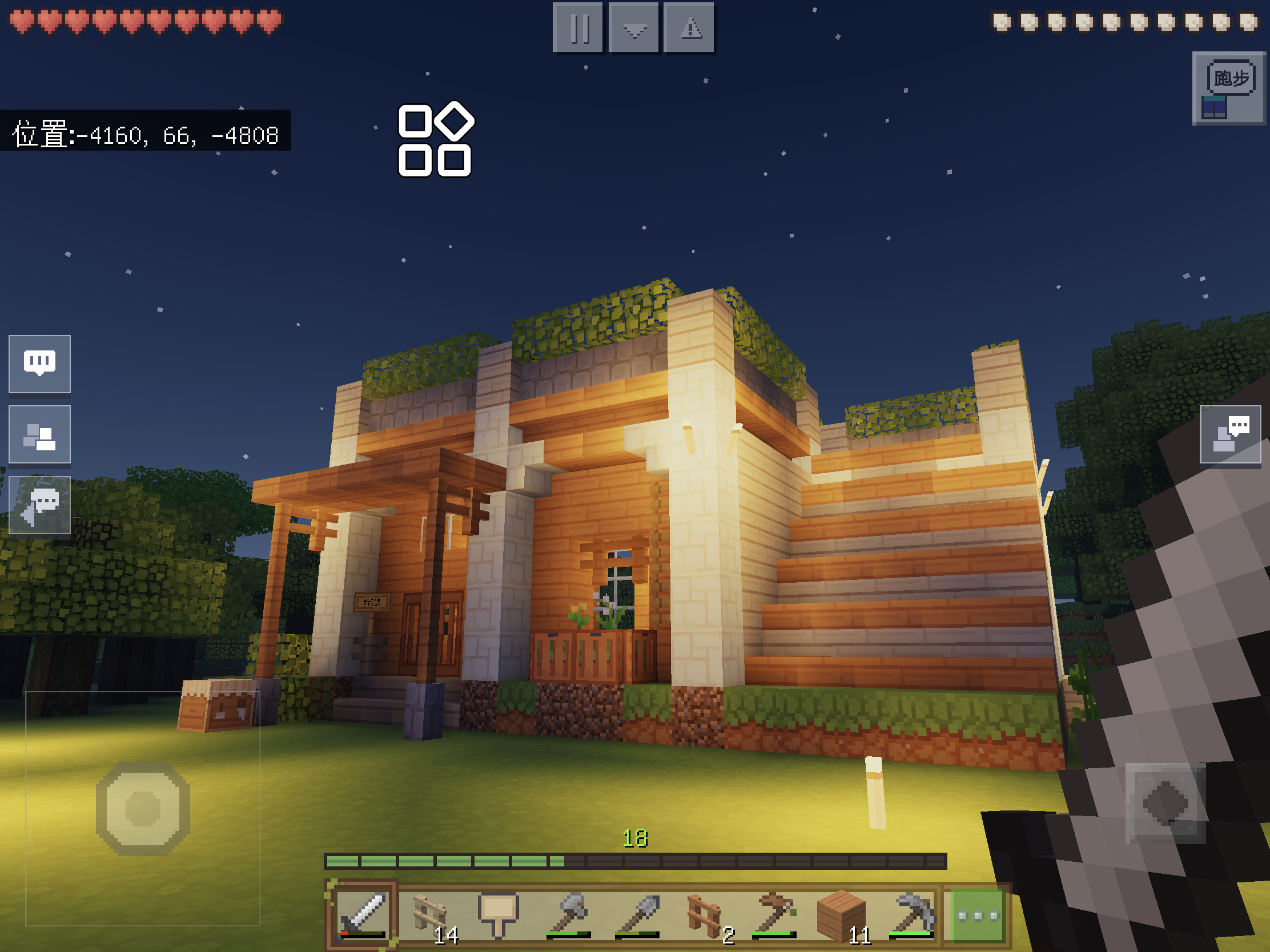Open the warning triangle button
The width and height of the screenshot is (1270, 952).
689,27
